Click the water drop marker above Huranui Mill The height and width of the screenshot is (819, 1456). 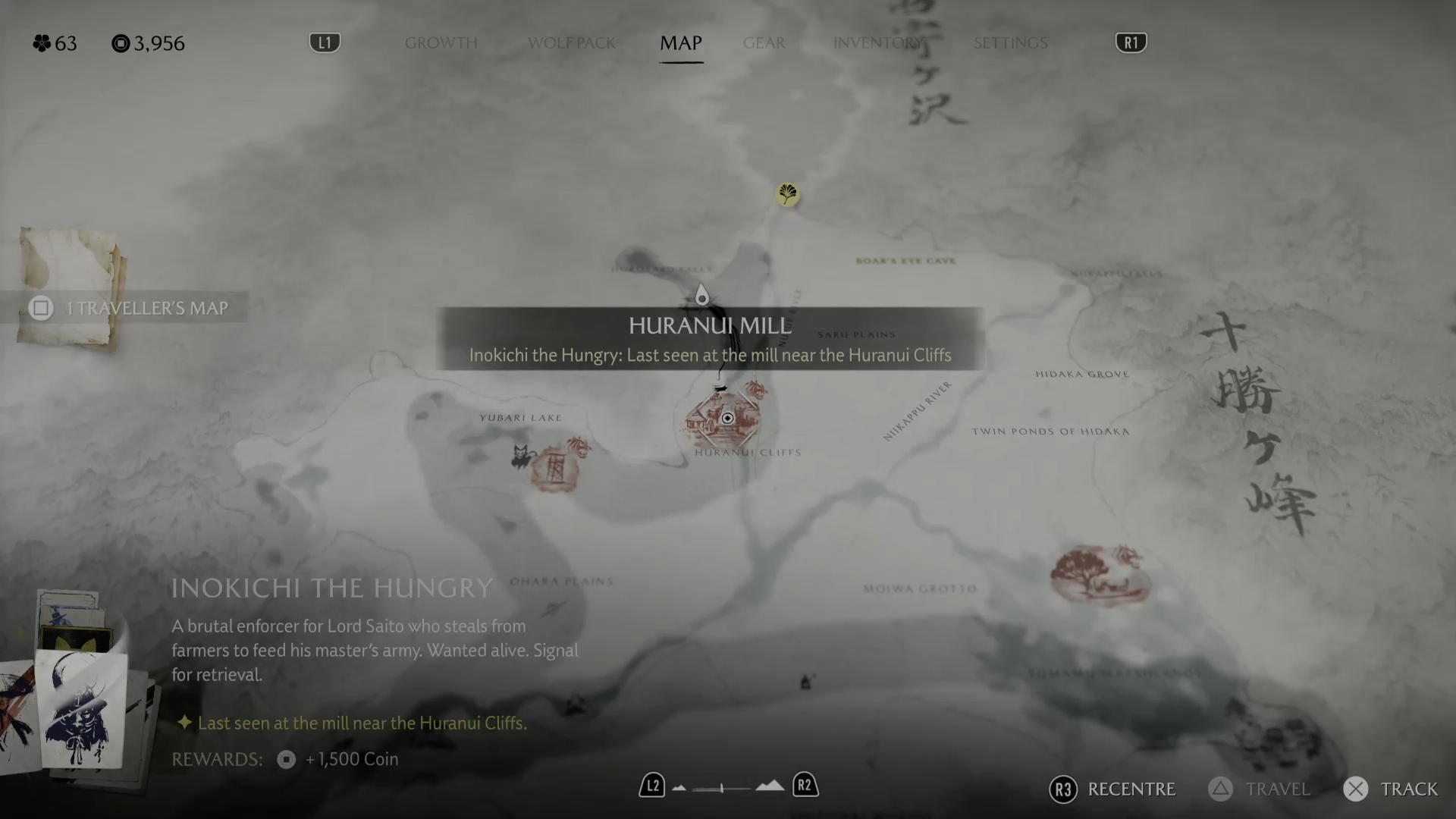702,295
